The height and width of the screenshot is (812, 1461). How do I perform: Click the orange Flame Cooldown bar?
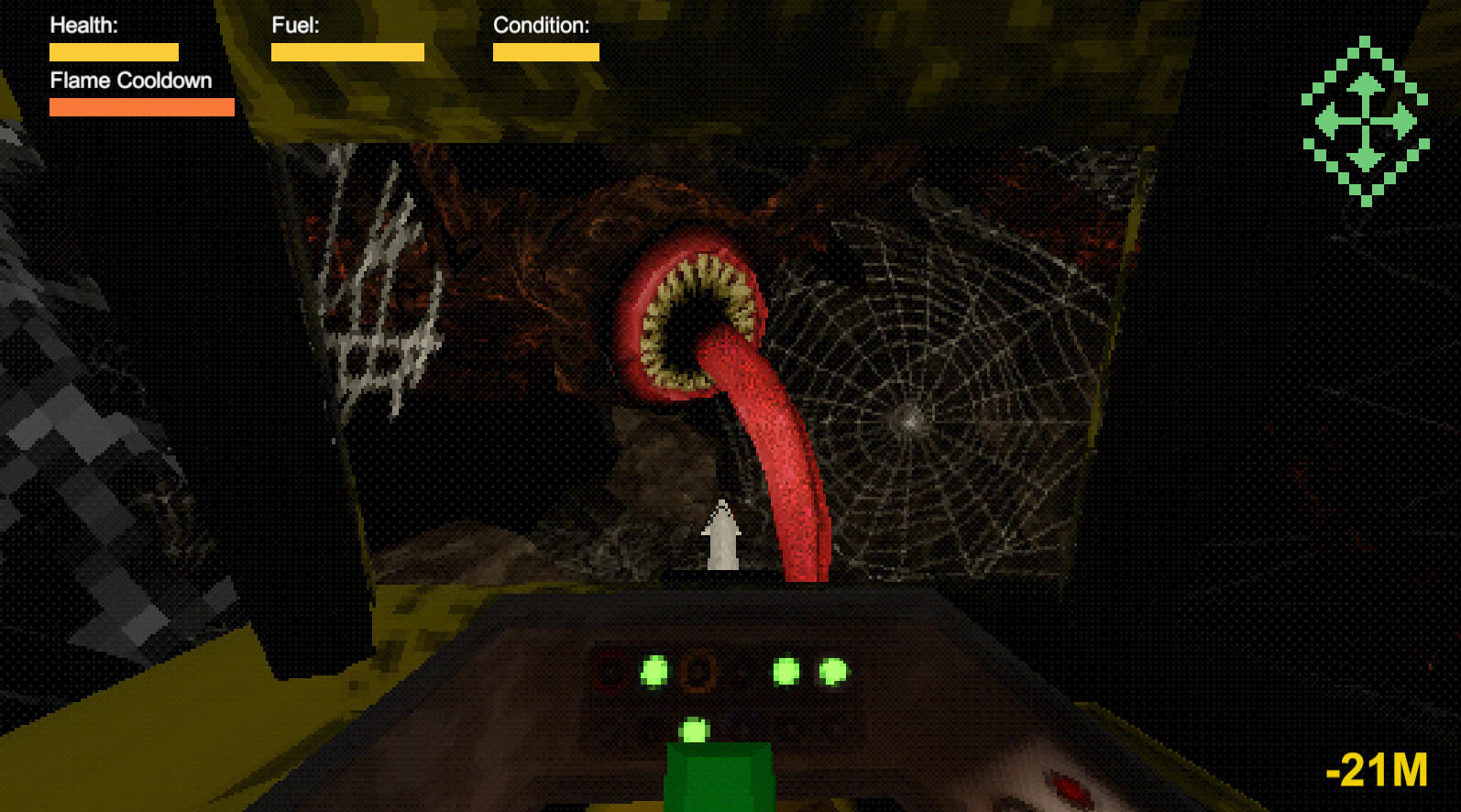(141, 108)
